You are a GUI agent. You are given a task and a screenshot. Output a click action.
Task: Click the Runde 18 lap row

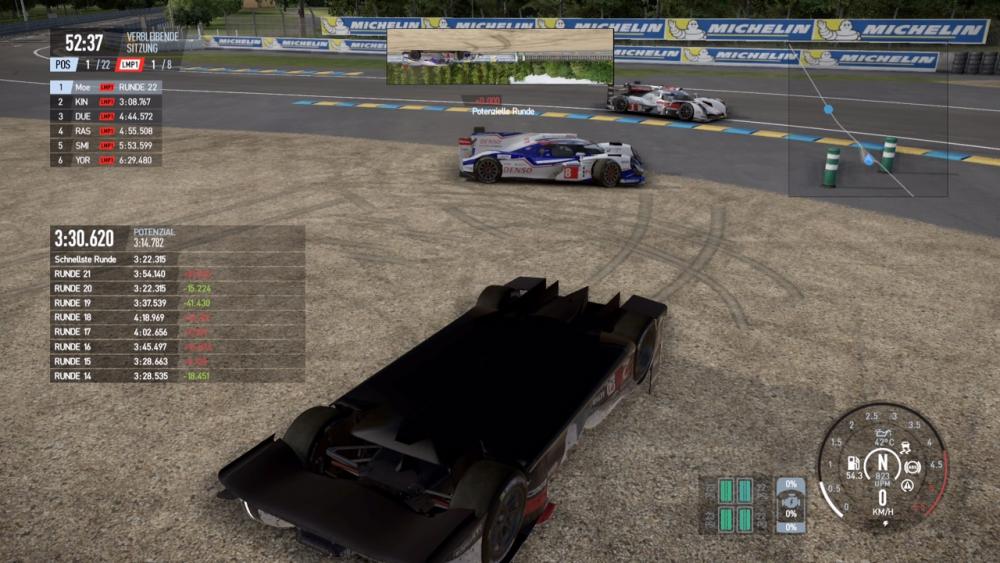click(177, 317)
